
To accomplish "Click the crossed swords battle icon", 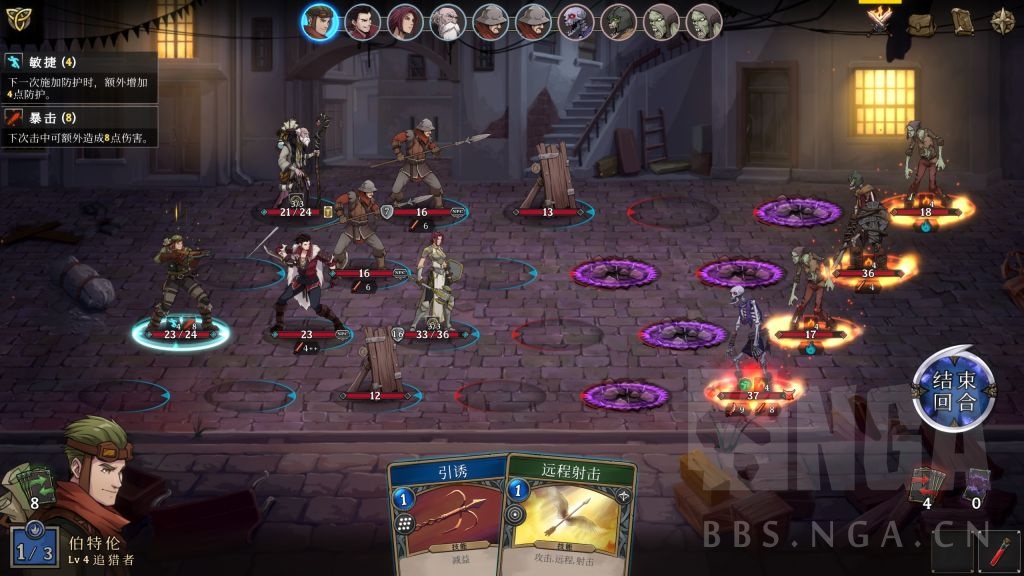I will [x=880, y=20].
